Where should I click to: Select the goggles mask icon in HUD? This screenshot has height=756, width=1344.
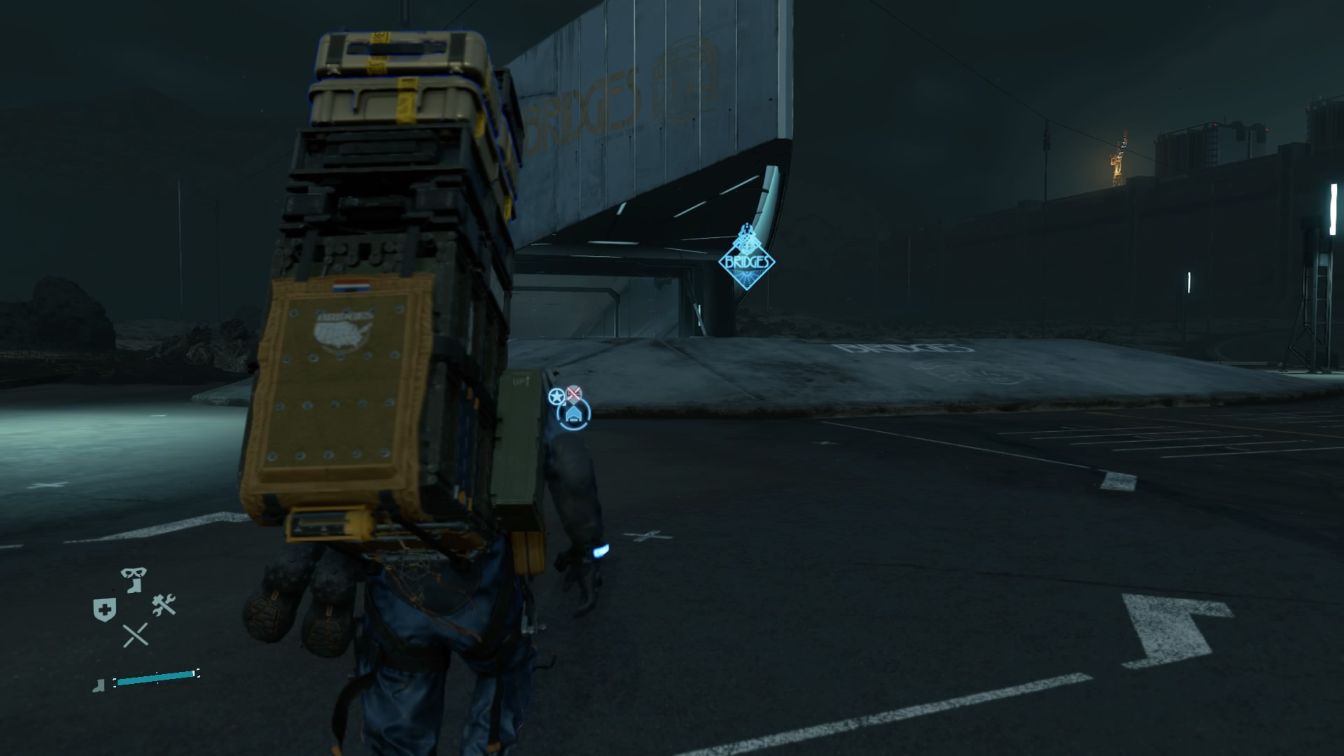(x=134, y=573)
